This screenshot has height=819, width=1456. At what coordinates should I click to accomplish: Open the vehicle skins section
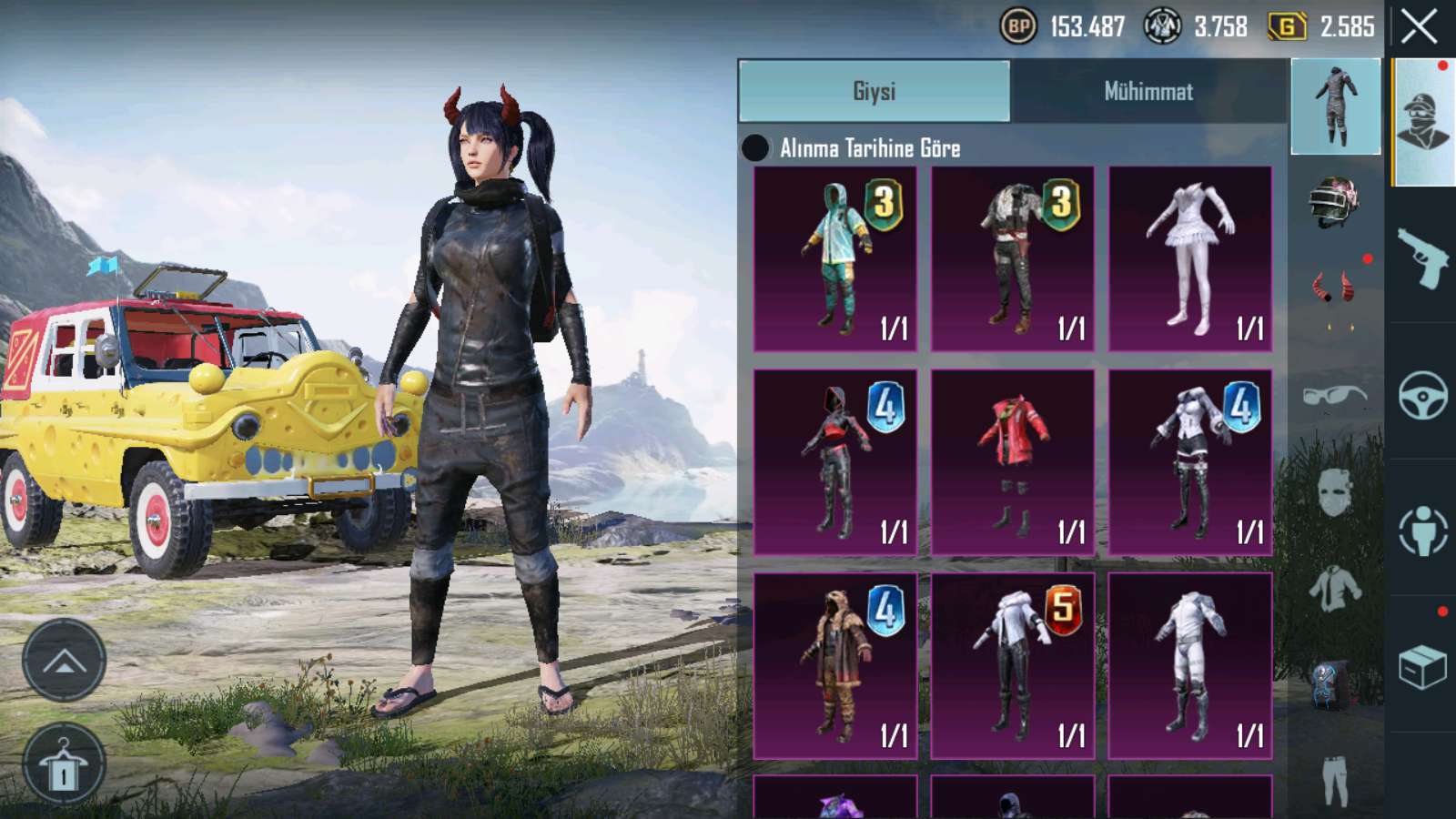pyautogui.click(x=1422, y=393)
